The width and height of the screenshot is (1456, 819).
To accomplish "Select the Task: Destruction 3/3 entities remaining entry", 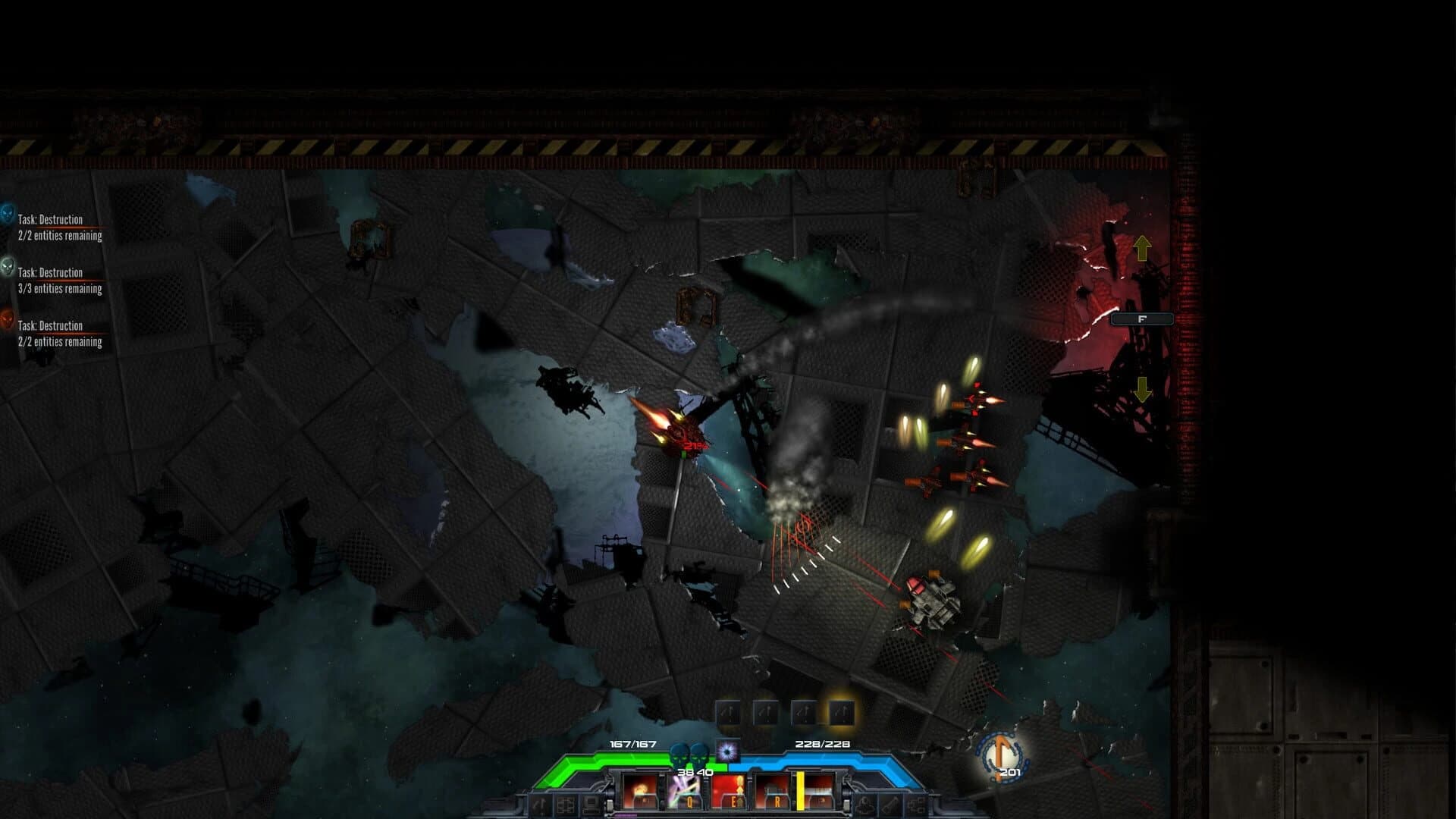I will (x=59, y=281).
